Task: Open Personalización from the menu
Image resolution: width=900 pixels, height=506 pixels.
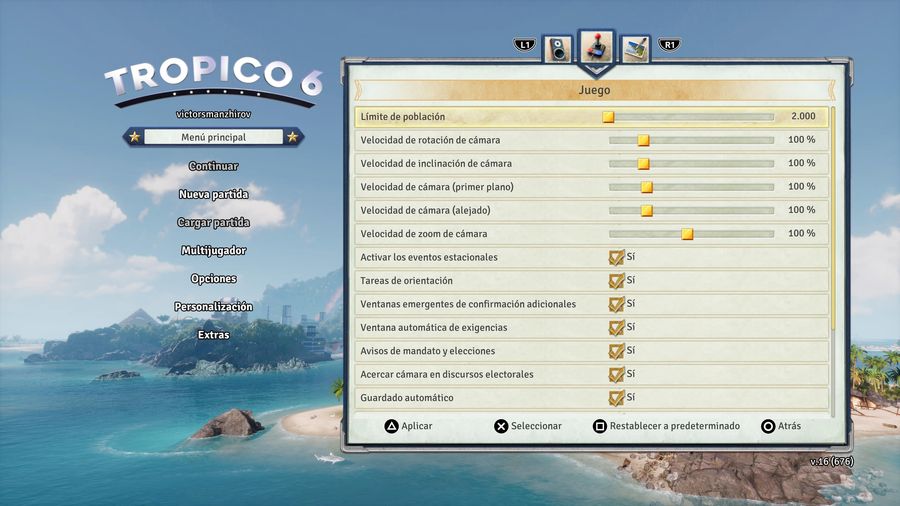Action: (x=213, y=307)
